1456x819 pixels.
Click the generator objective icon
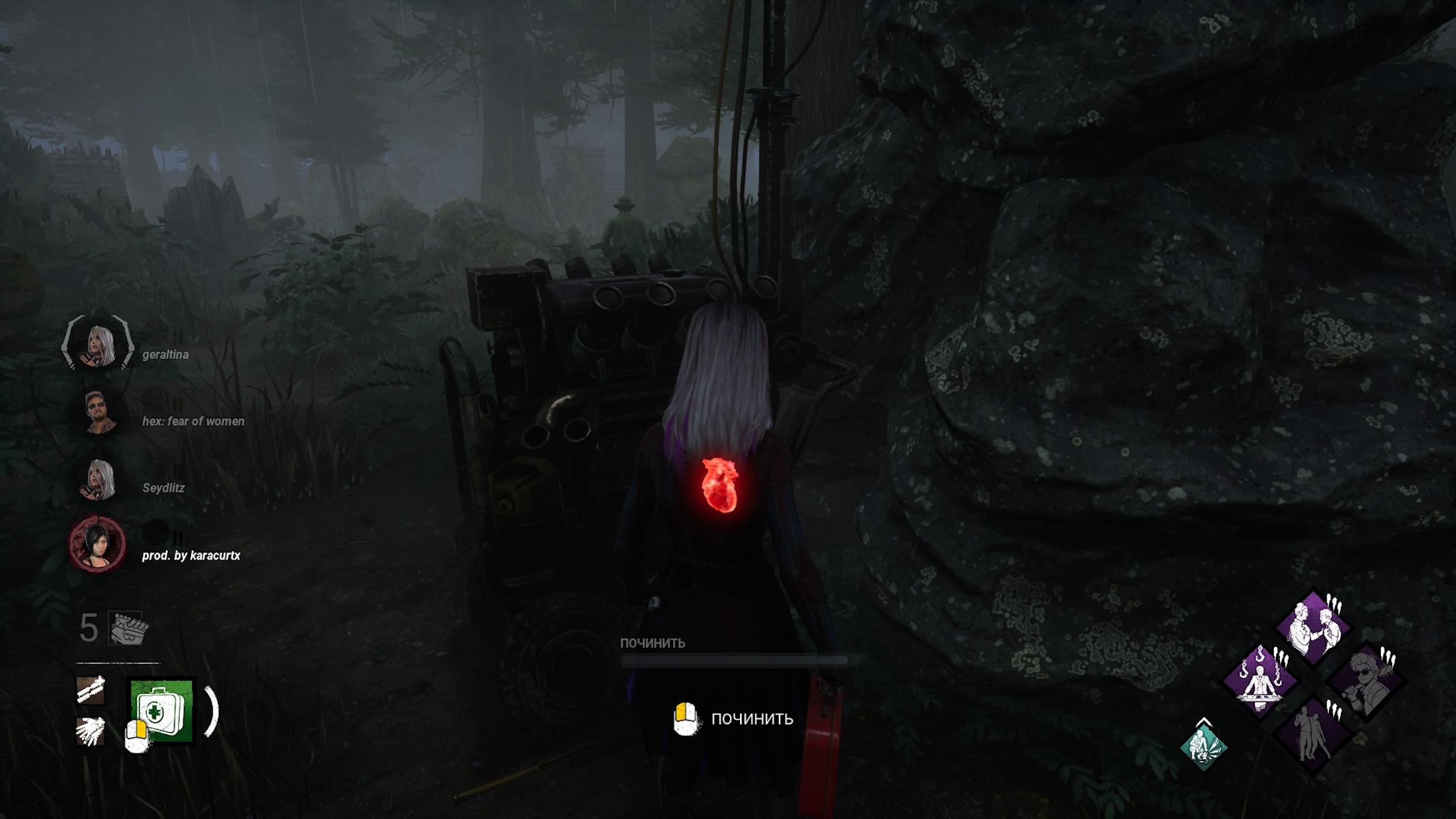(x=127, y=628)
